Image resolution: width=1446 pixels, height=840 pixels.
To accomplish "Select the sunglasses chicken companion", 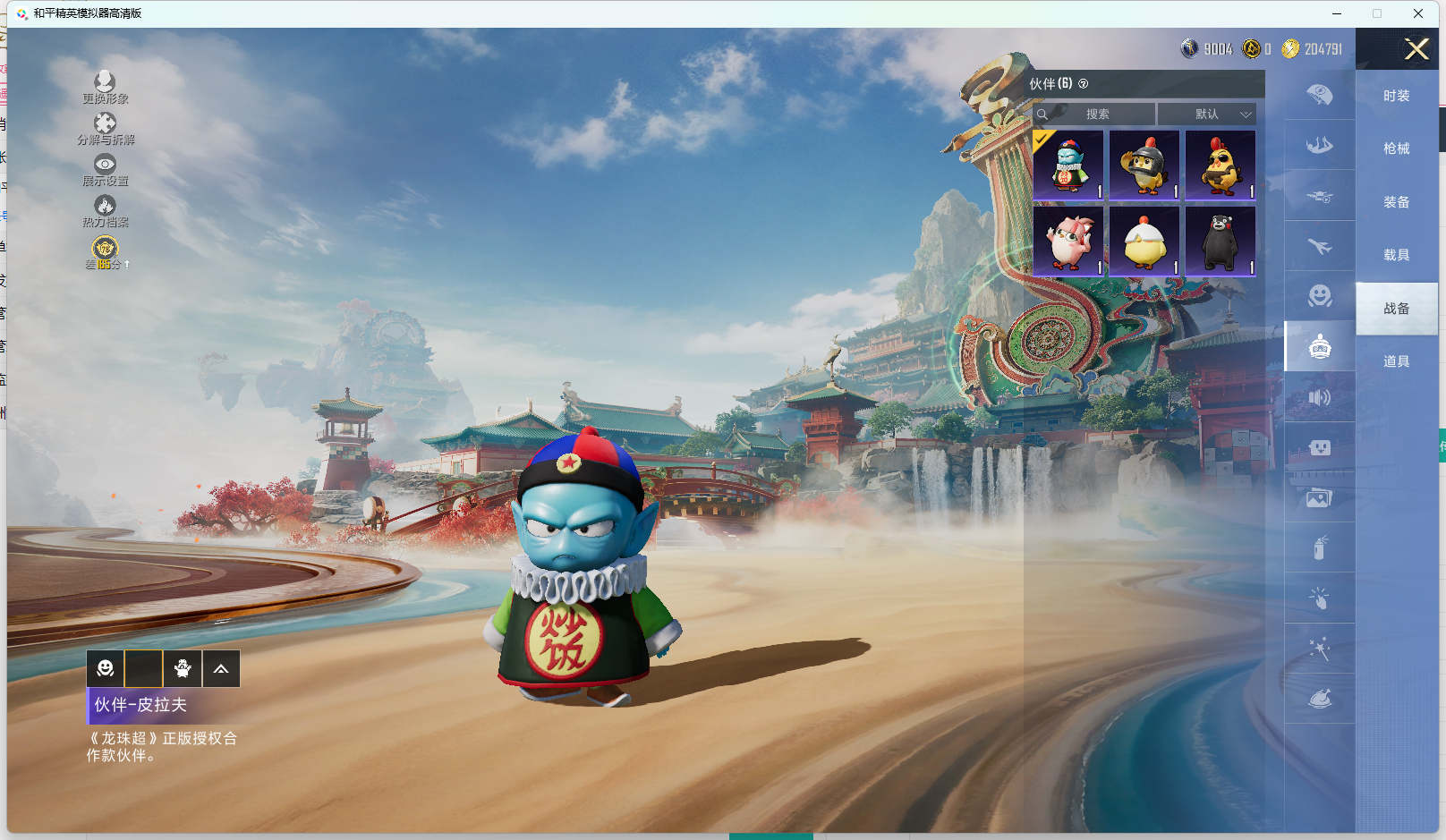I will coord(1221,165).
